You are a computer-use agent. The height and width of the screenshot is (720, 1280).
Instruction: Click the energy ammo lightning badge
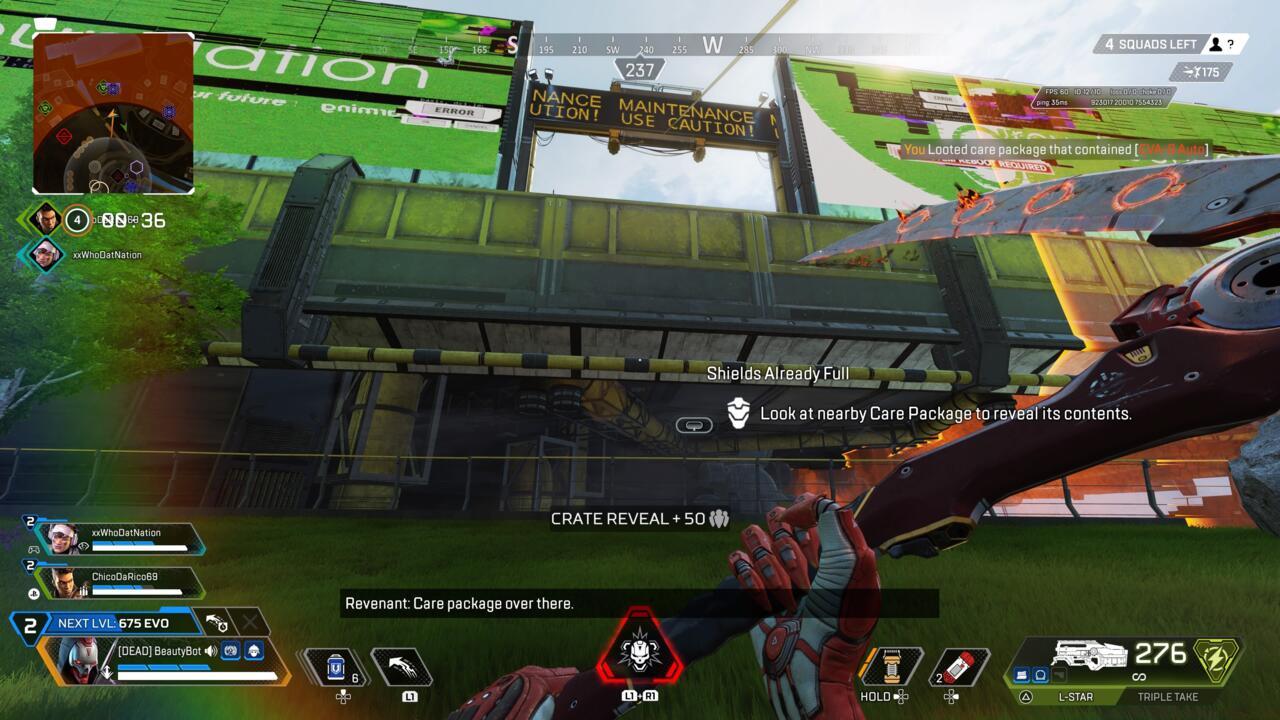click(1217, 660)
